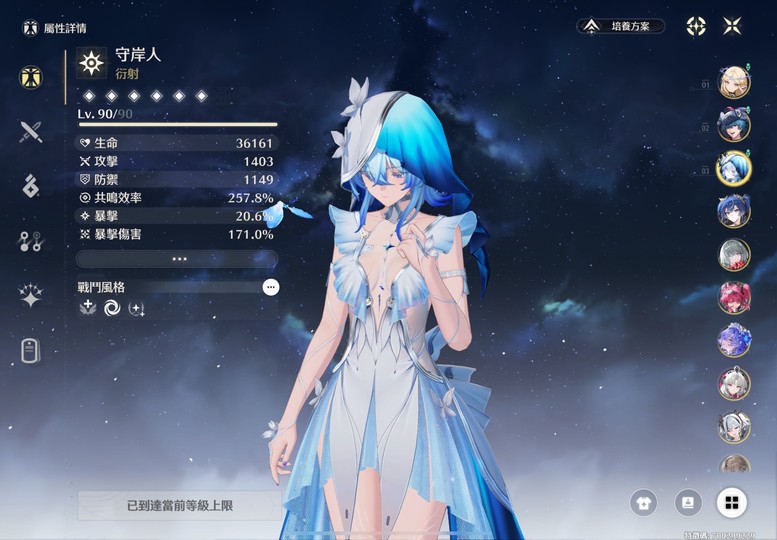This screenshot has height=540, width=777.
Task: Open combat style details with the white dots button
Action: (x=271, y=287)
